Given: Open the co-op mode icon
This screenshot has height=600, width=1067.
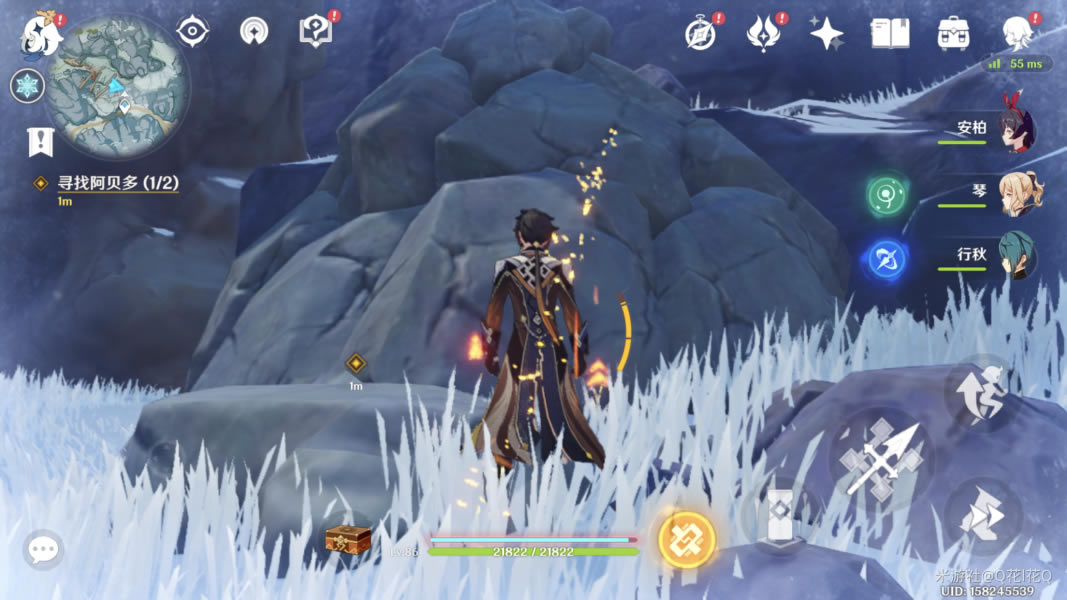Looking at the screenshot, I should coord(254,31).
